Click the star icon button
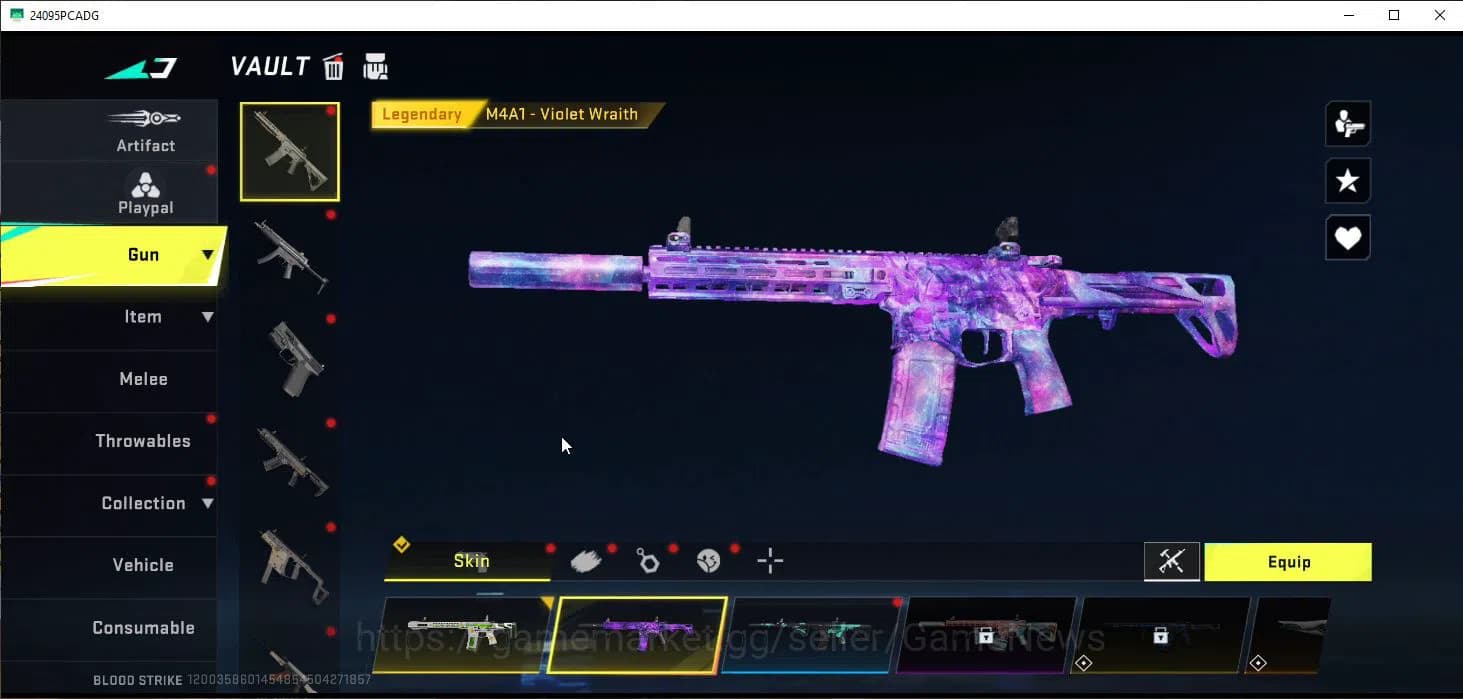Image resolution: width=1463 pixels, height=699 pixels. click(1347, 181)
